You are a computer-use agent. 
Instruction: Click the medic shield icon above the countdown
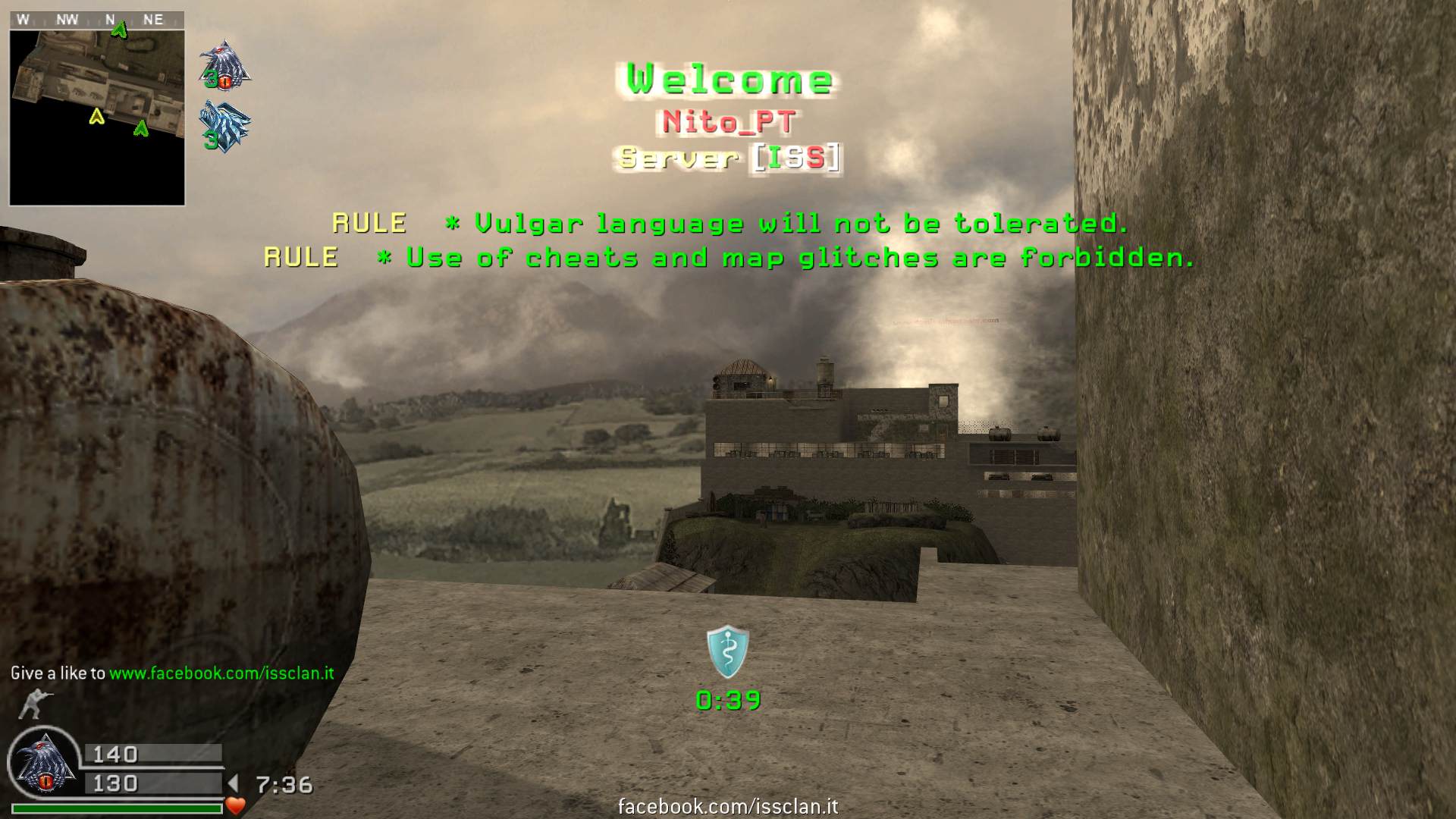728,651
